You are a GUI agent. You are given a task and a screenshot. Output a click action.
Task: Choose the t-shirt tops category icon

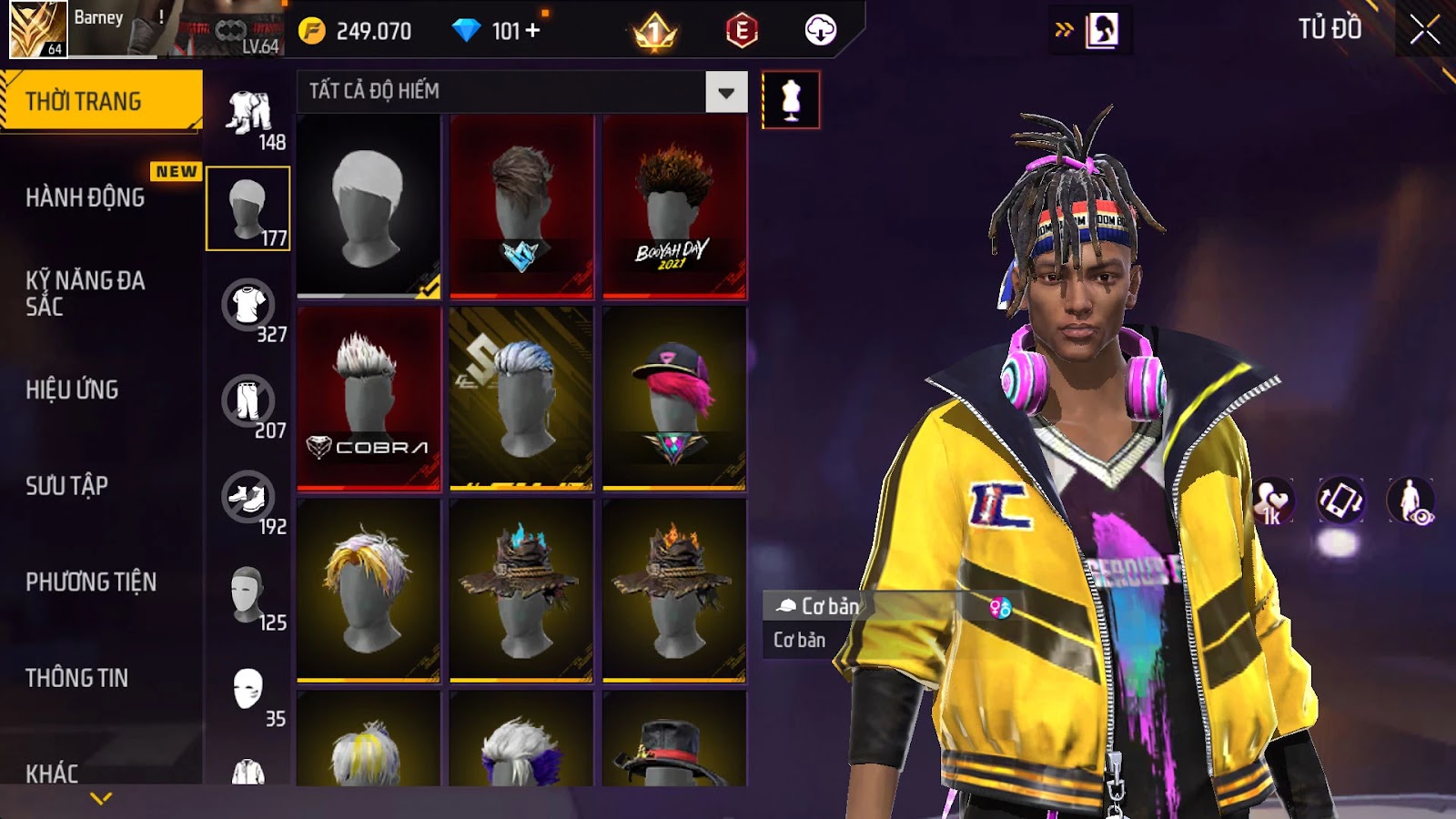[x=248, y=305]
